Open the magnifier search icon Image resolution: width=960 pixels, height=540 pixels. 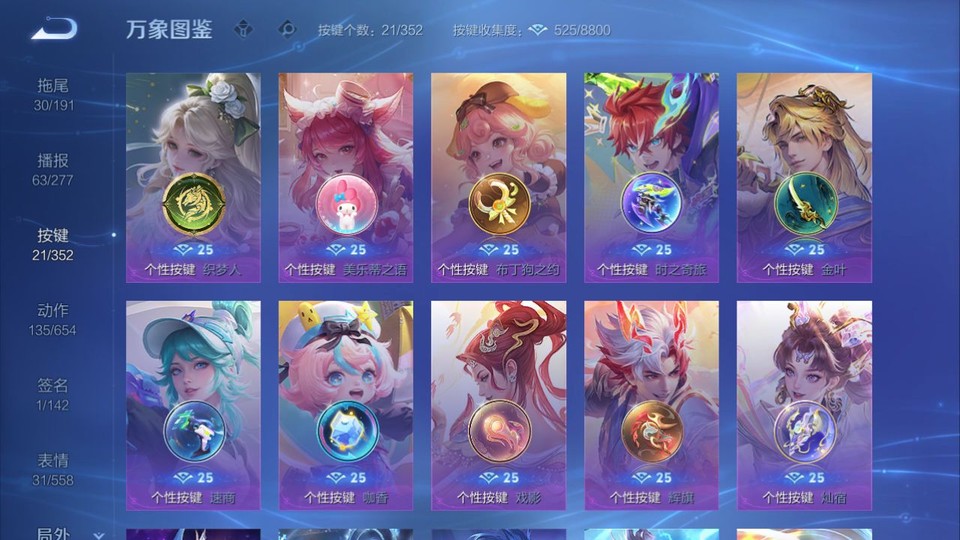tap(288, 29)
